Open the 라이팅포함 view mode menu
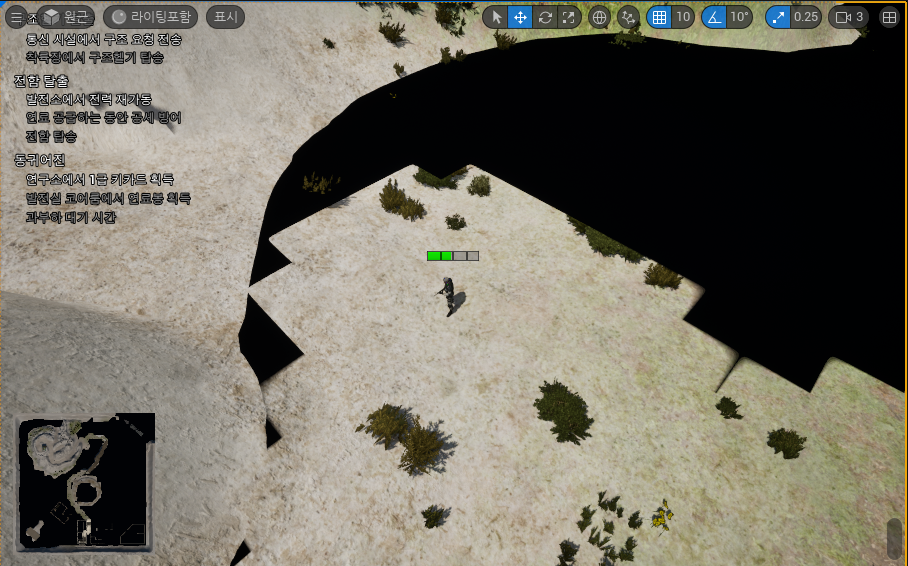The height and width of the screenshot is (566, 908). (150, 17)
